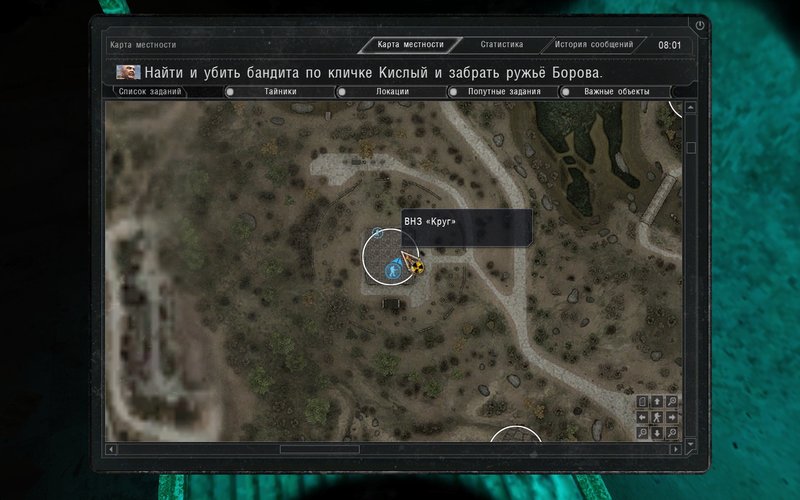
Task: Toggle the Попутные задания filter
Action: (504, 92)
